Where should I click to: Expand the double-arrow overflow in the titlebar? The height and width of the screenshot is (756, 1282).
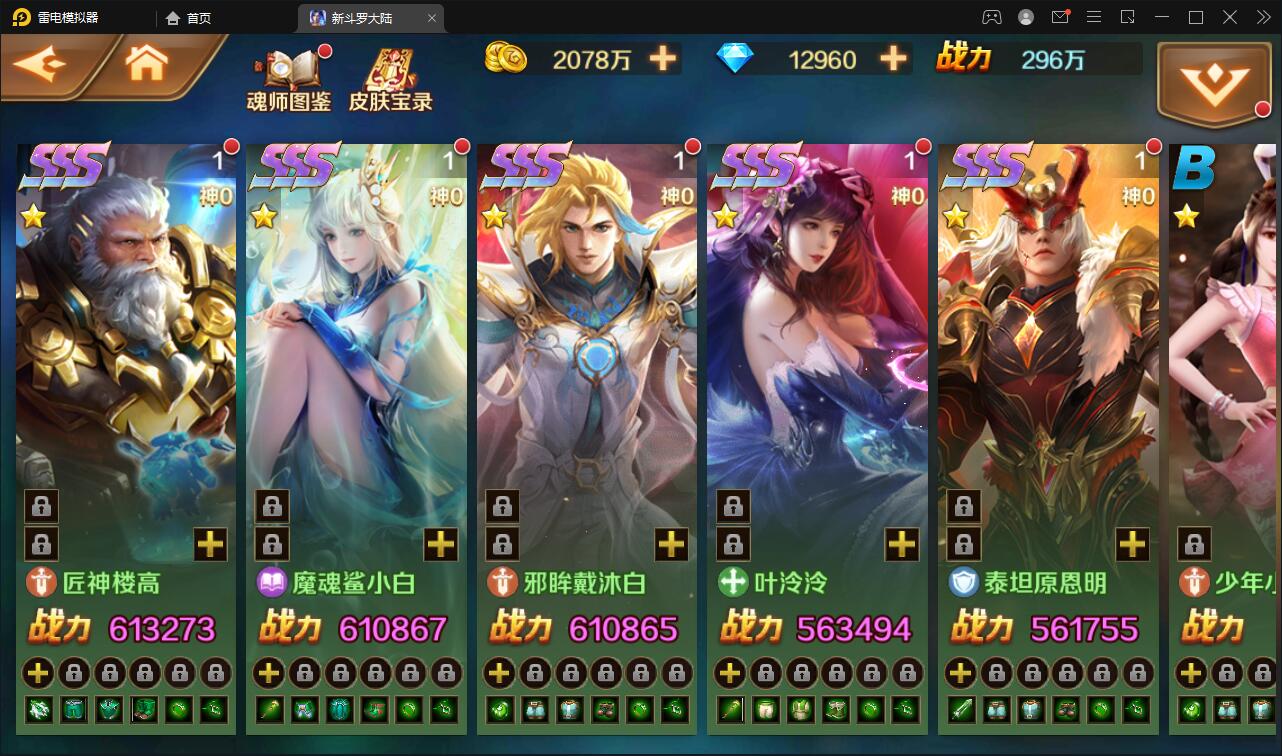pos(1263,17)
